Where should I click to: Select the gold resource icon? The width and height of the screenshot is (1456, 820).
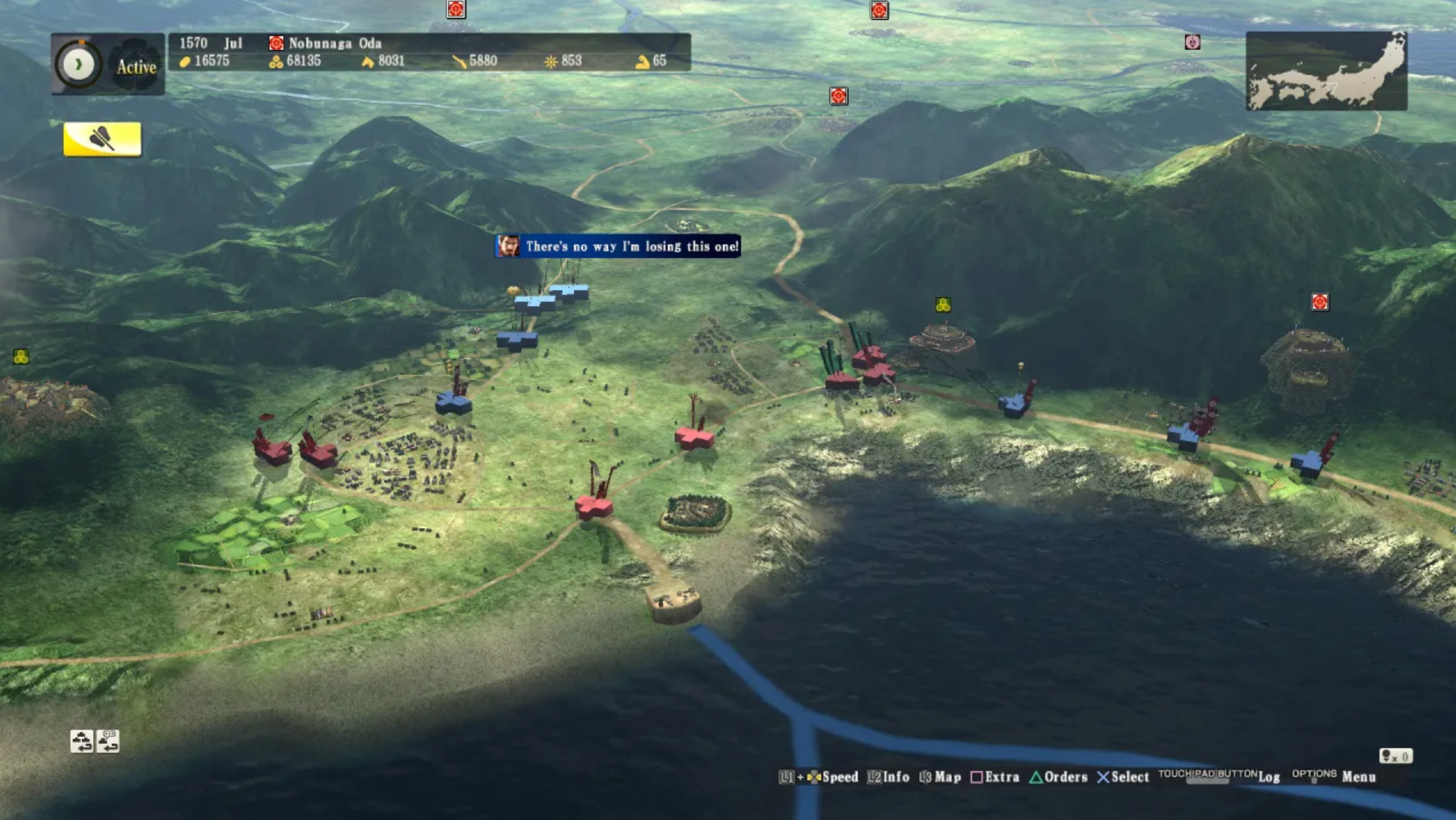185,62
